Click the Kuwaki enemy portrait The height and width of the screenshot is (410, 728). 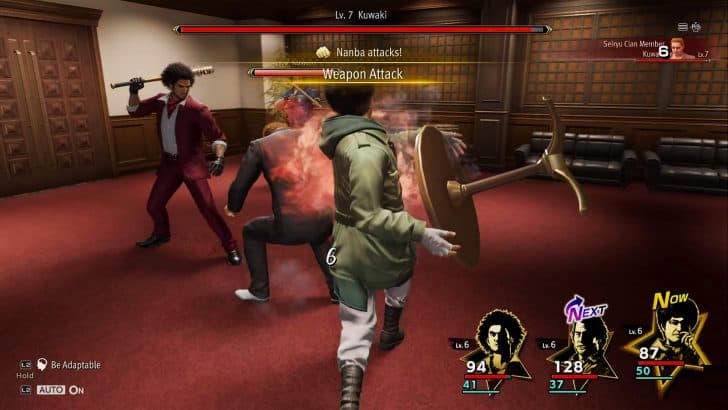682,48
